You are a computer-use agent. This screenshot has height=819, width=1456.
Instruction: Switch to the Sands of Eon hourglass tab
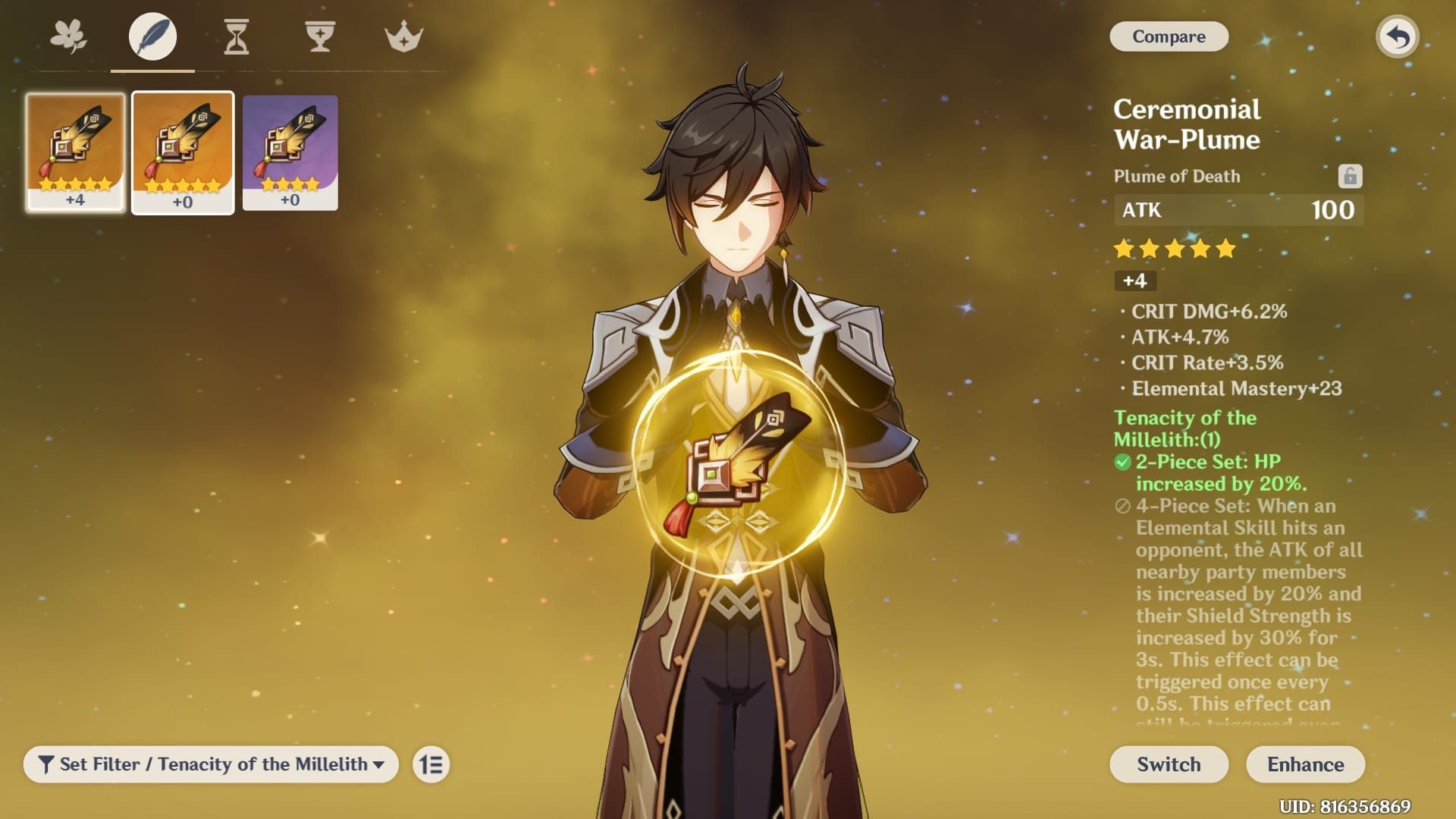[x=237, y=36]
